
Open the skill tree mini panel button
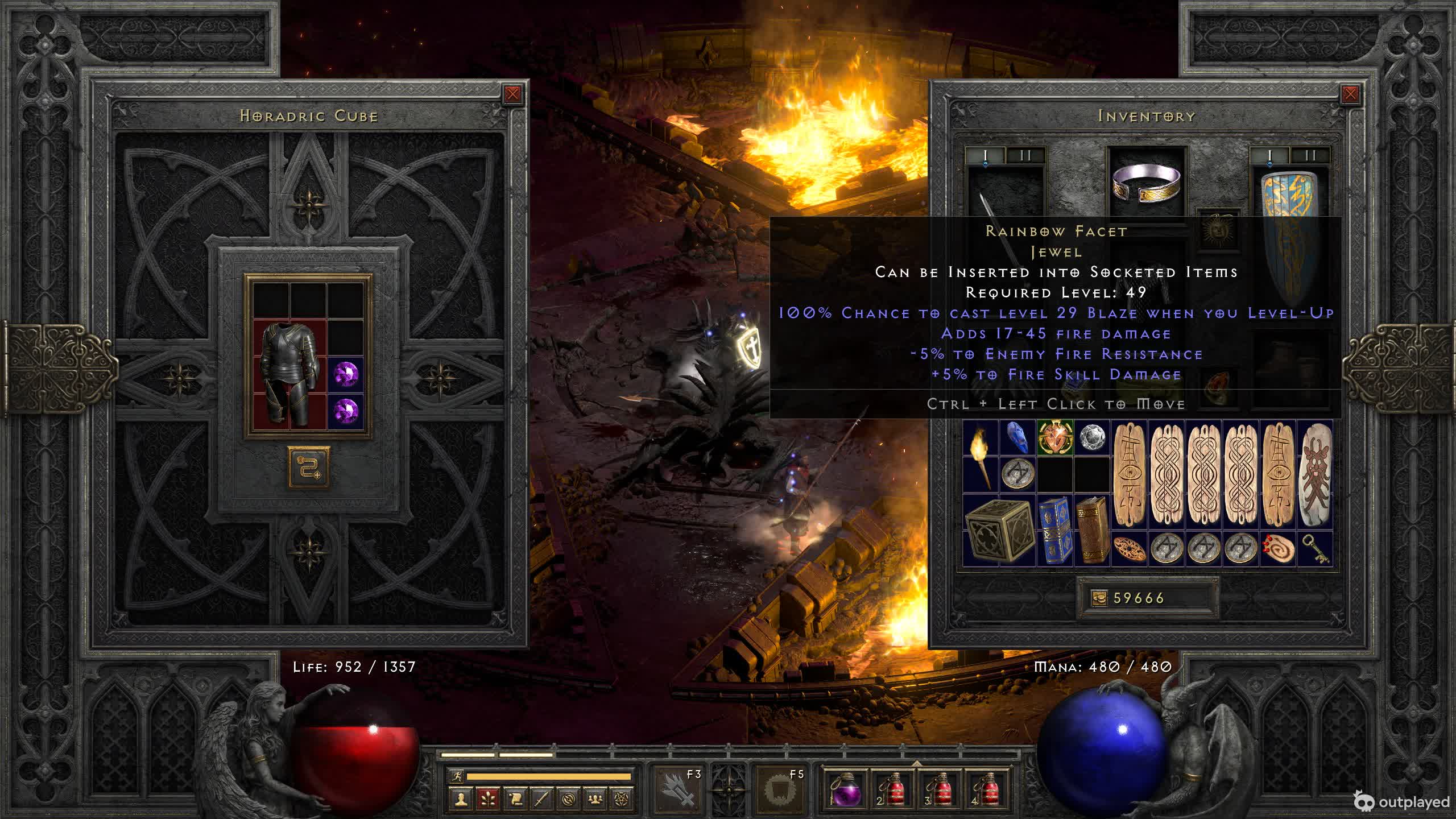click(x=487, y=799)
